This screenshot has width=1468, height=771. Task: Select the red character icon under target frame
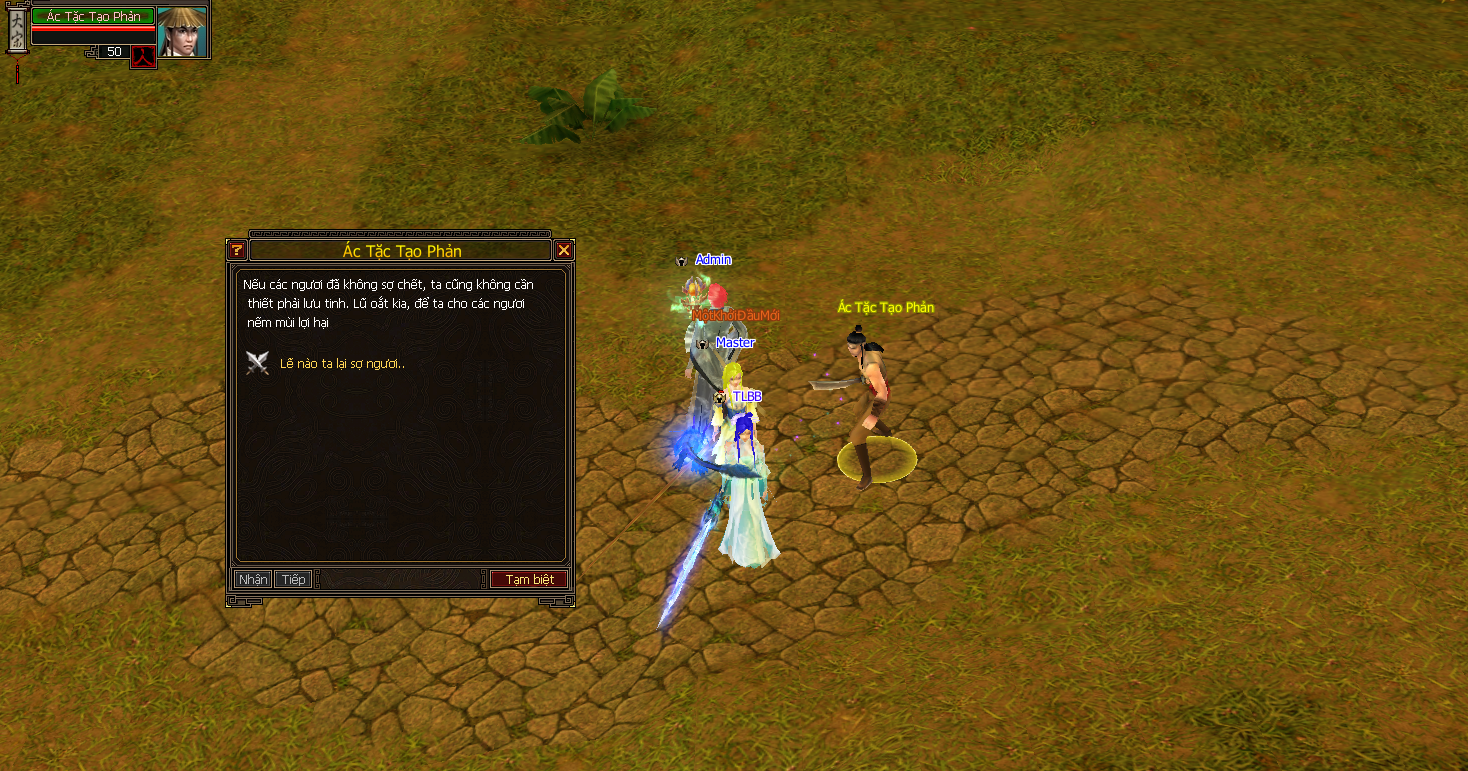click(143, 56)
